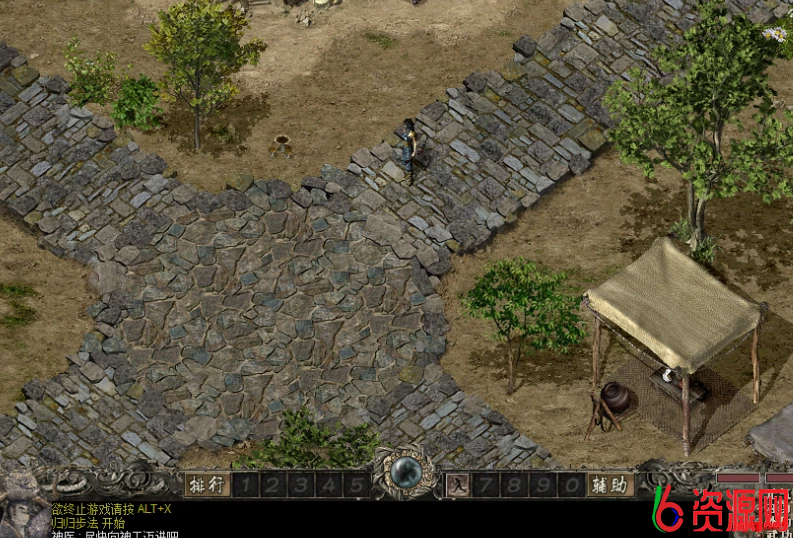Choose hotbar slot number 3
The height and width of the screenshot is (538, 793).
coord(301,485)
